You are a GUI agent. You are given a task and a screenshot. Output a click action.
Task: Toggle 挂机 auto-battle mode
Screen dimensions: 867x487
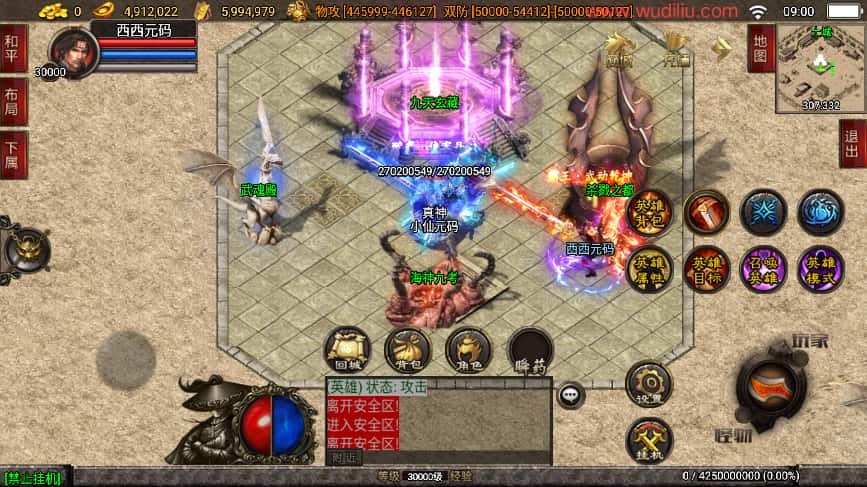[x=649, y=440]
